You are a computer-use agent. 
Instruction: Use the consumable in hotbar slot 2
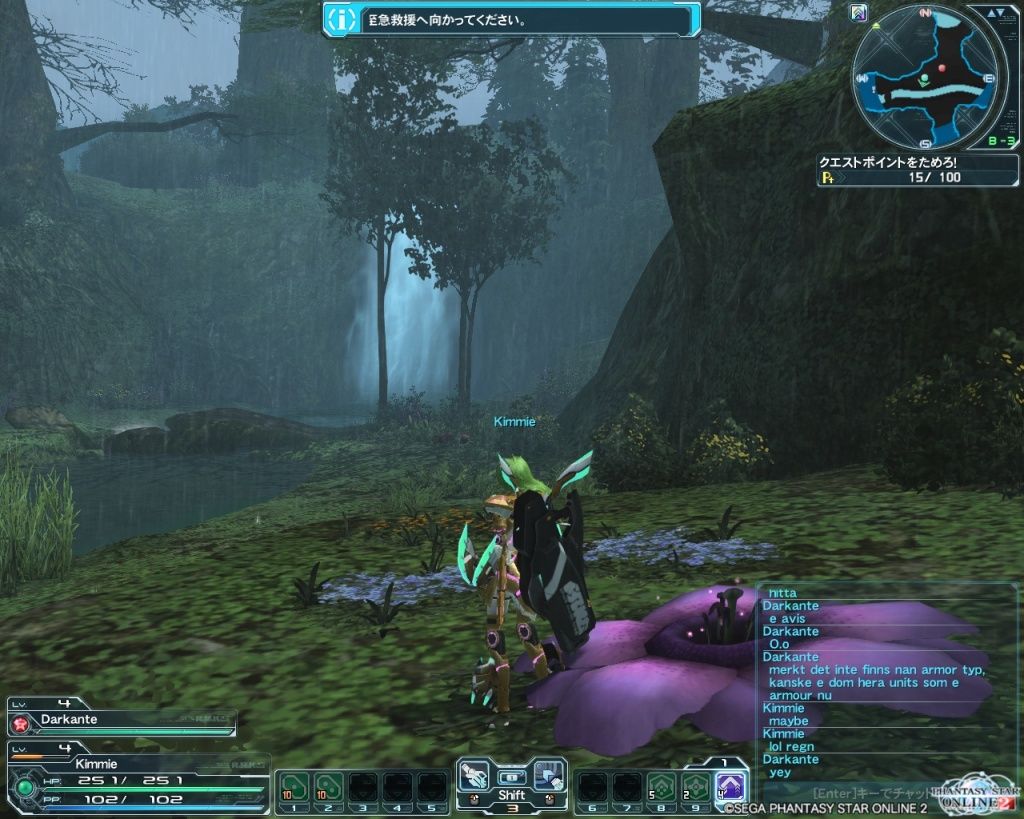pyautogui.click(x=329, y=788)
